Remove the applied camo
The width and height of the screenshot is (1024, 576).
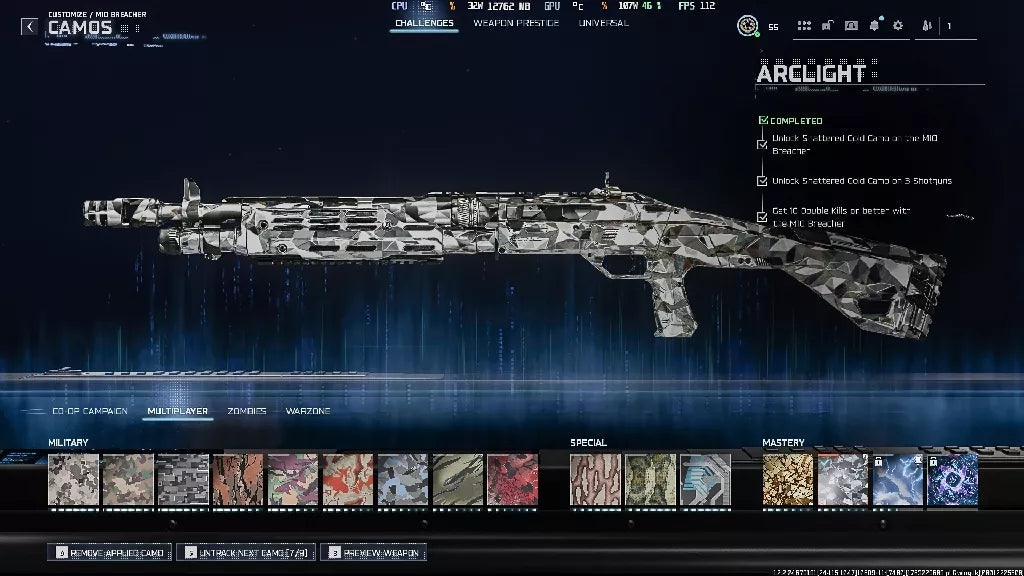pyautogui.click(x=112, y=552)
